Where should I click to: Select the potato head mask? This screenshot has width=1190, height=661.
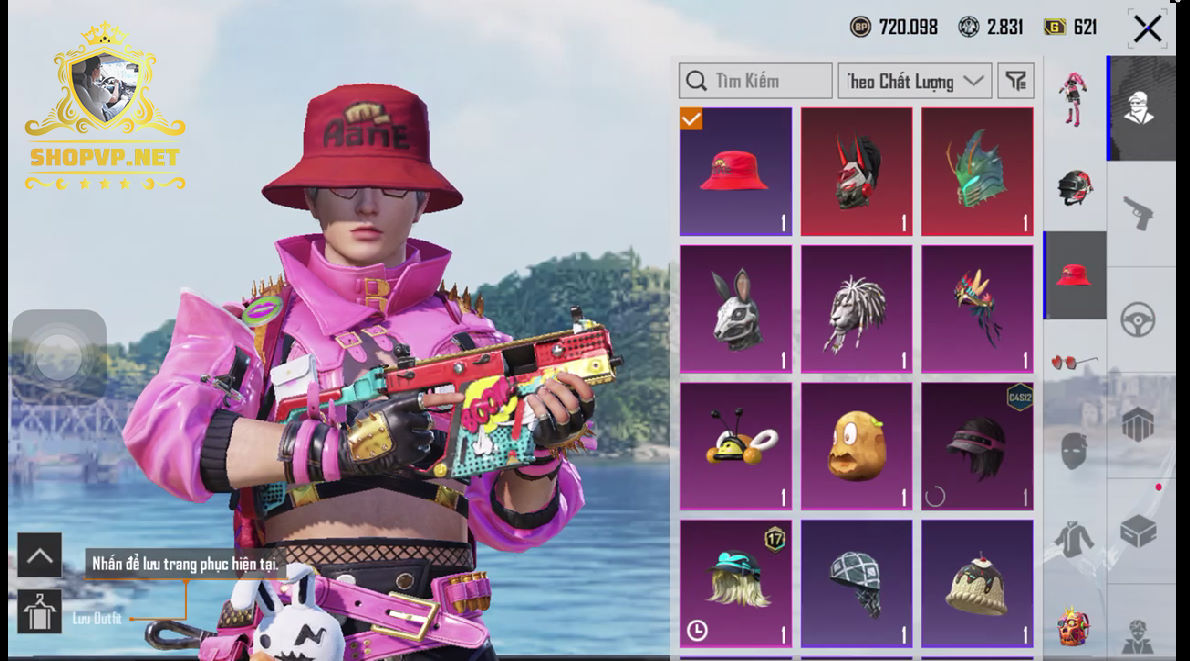pyautogui.click(x=857, y=446)
